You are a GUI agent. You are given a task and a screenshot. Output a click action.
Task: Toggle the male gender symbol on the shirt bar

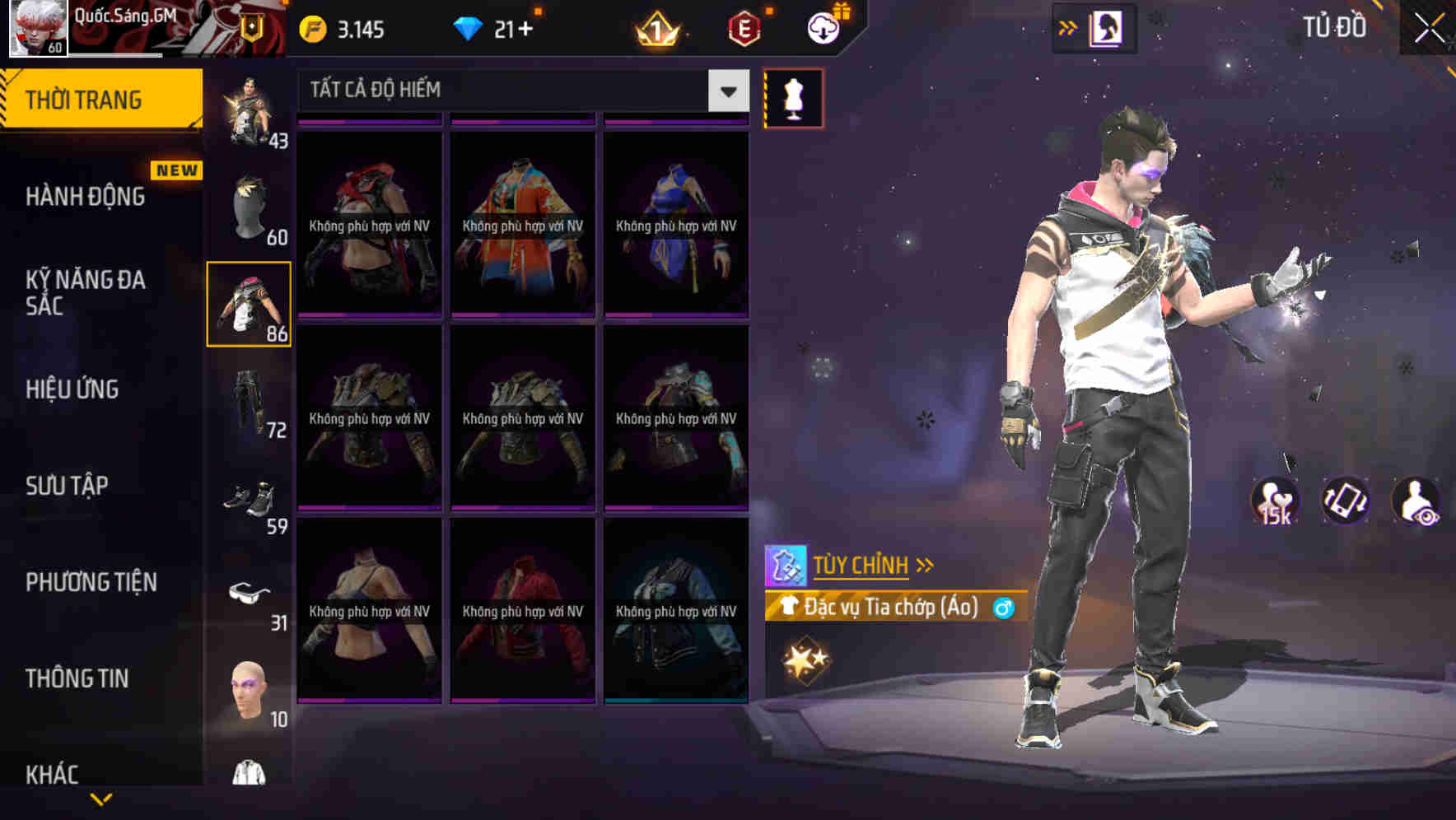coord(1002,606)
